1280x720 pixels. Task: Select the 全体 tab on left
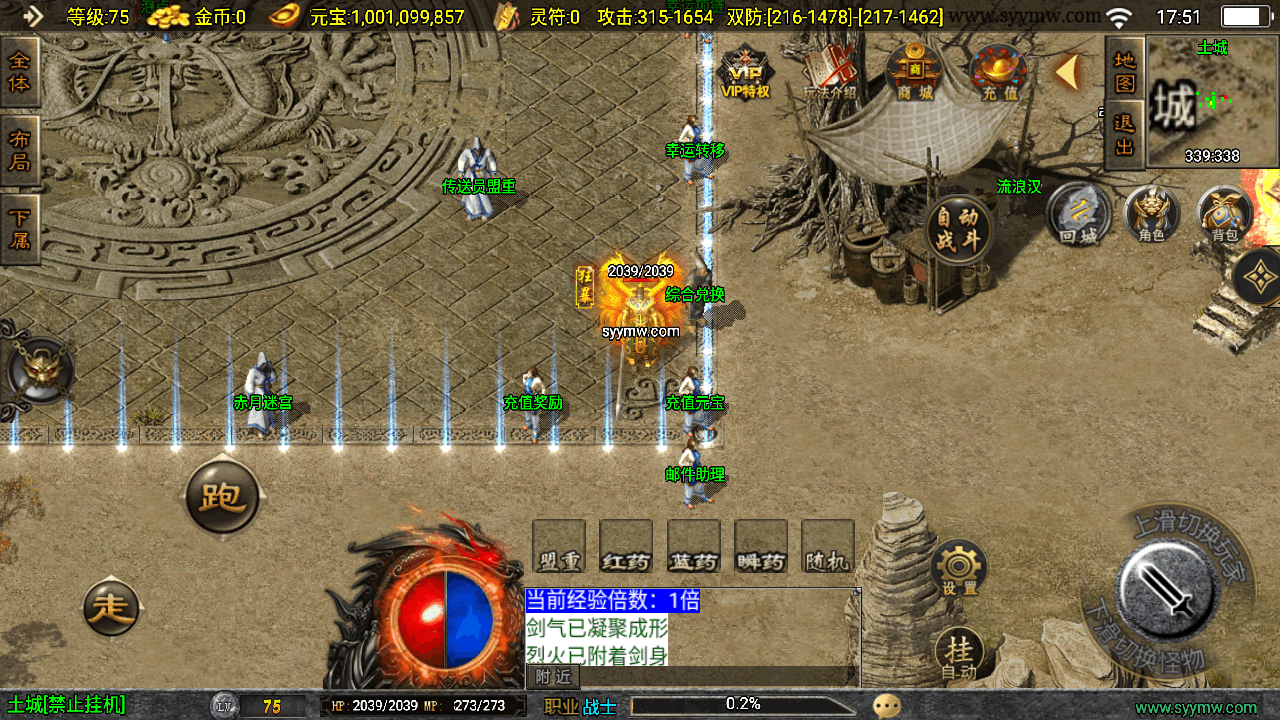click(20, 72)
